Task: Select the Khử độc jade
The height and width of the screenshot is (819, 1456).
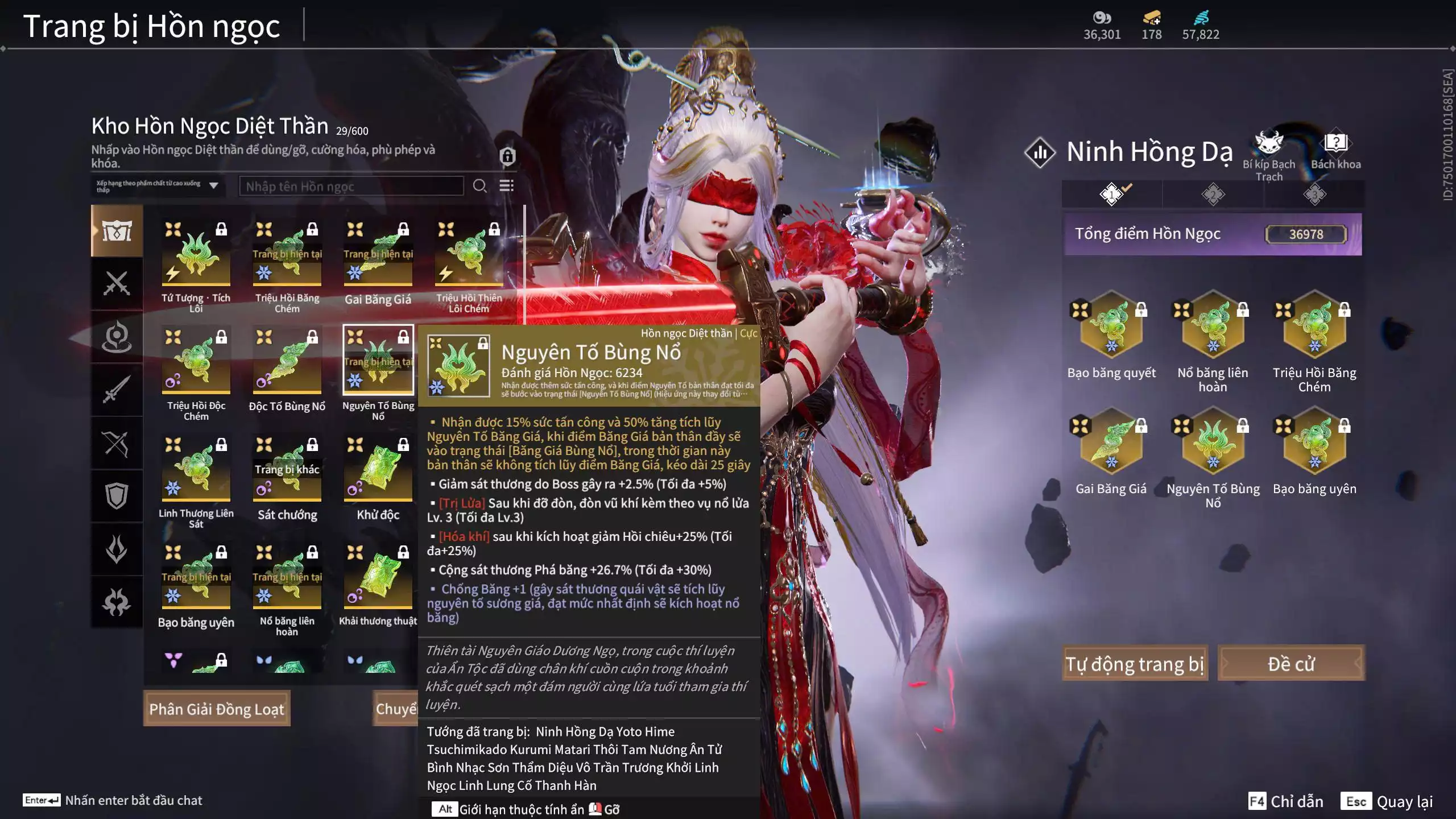Action: 378,470
